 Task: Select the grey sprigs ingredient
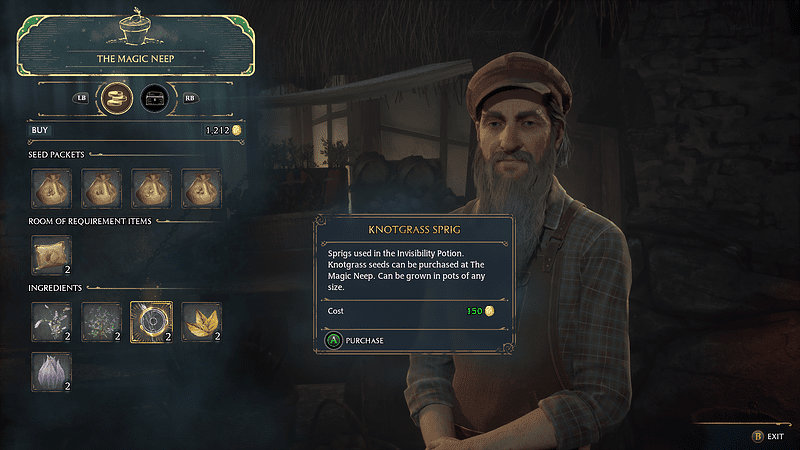[x=51, y=321]
